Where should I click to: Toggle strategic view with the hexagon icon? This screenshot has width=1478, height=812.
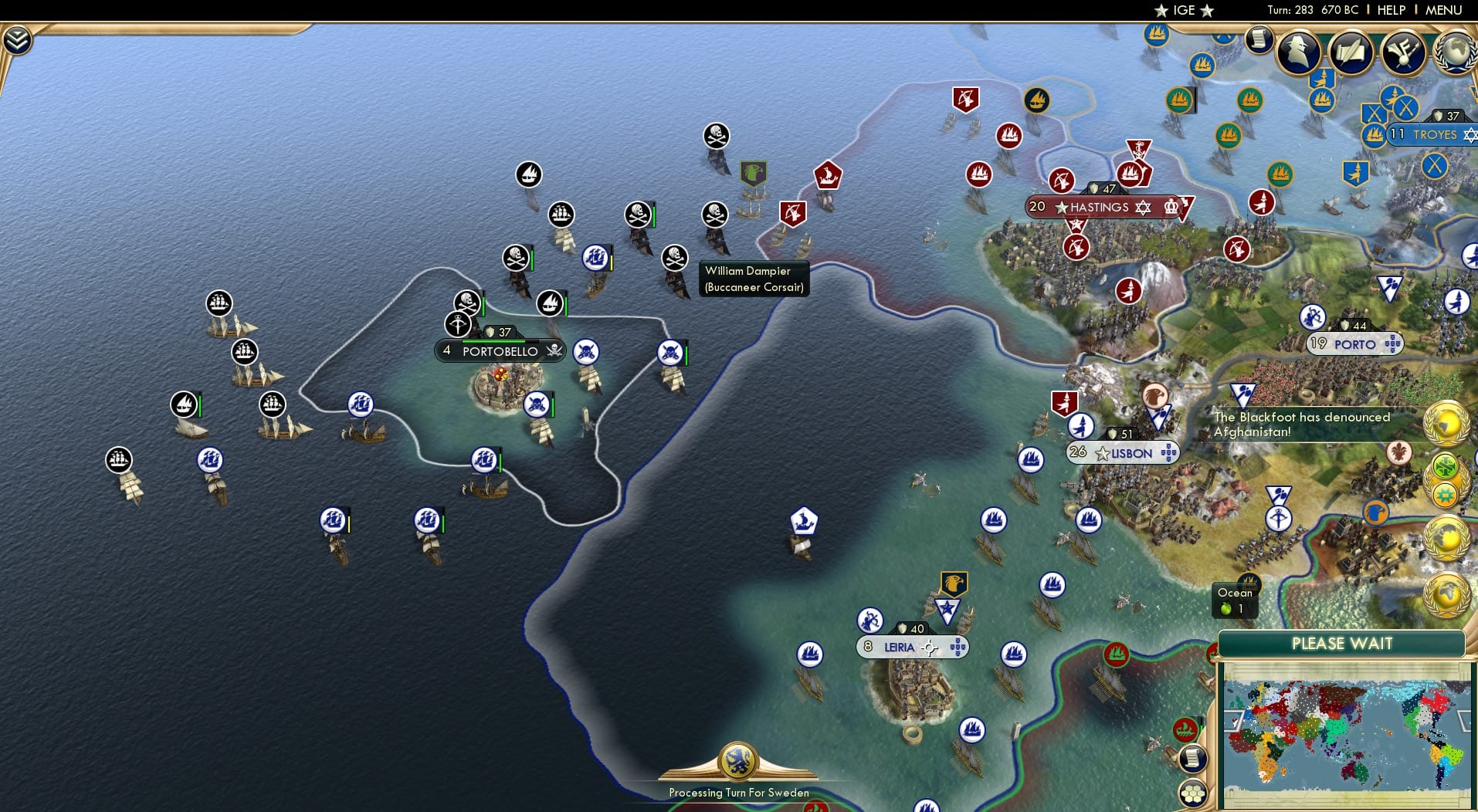pyautogui.click(x=1192, y=794)
